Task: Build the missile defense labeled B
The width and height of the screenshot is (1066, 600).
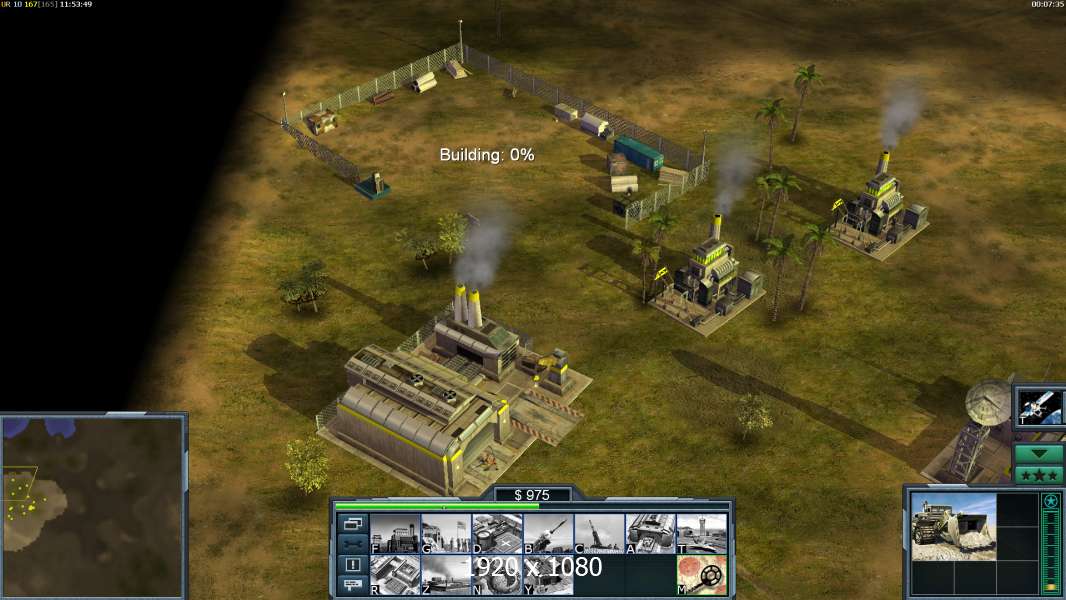Action: (547, 534)
